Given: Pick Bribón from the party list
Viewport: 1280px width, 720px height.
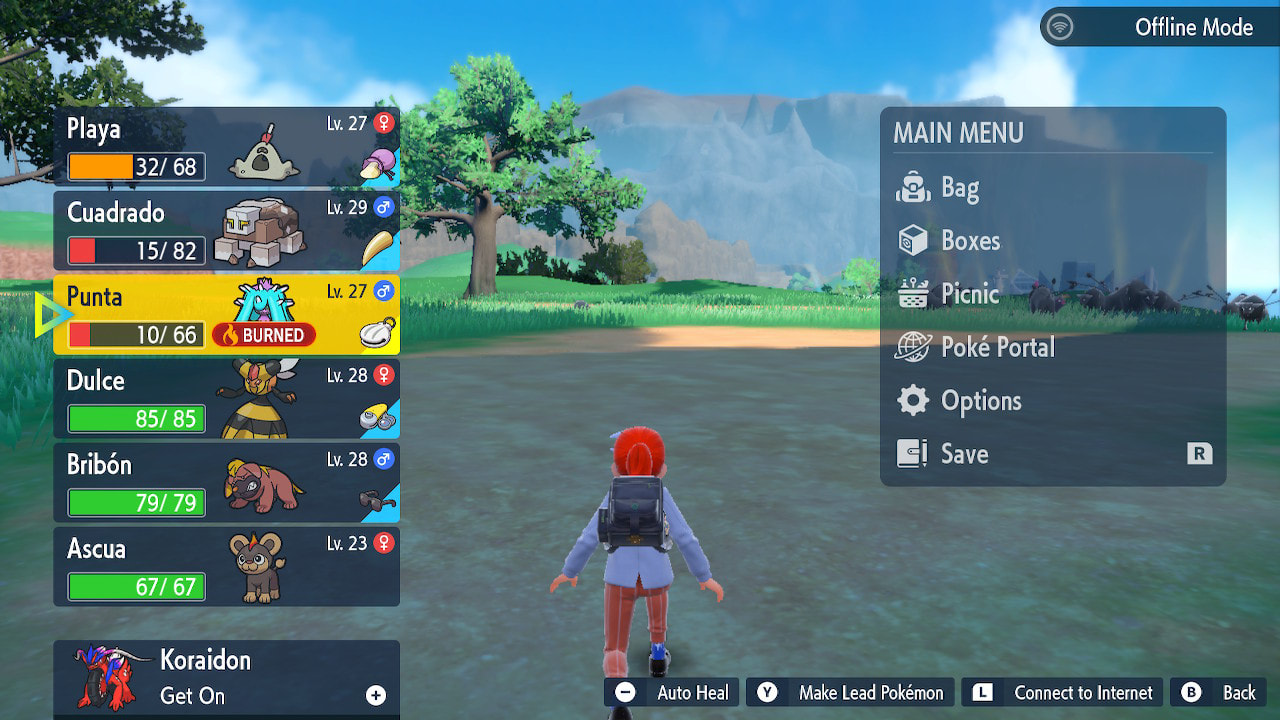Looking at the screenshot, I should pyautogui.click(x=226, y=483).
